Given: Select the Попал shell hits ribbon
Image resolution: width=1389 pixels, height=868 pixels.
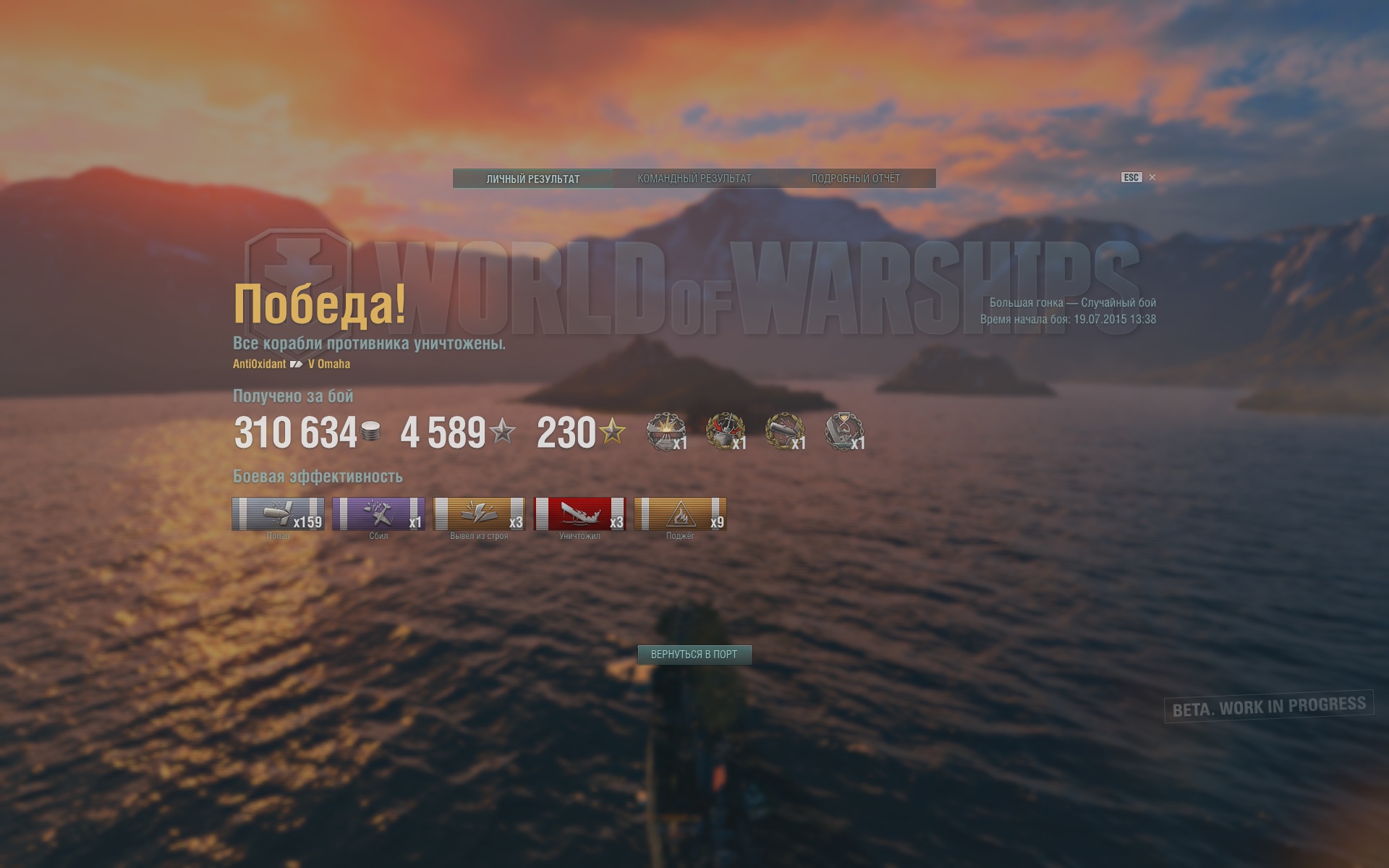Looking at the screenshot, I should (x=278, y=514).
